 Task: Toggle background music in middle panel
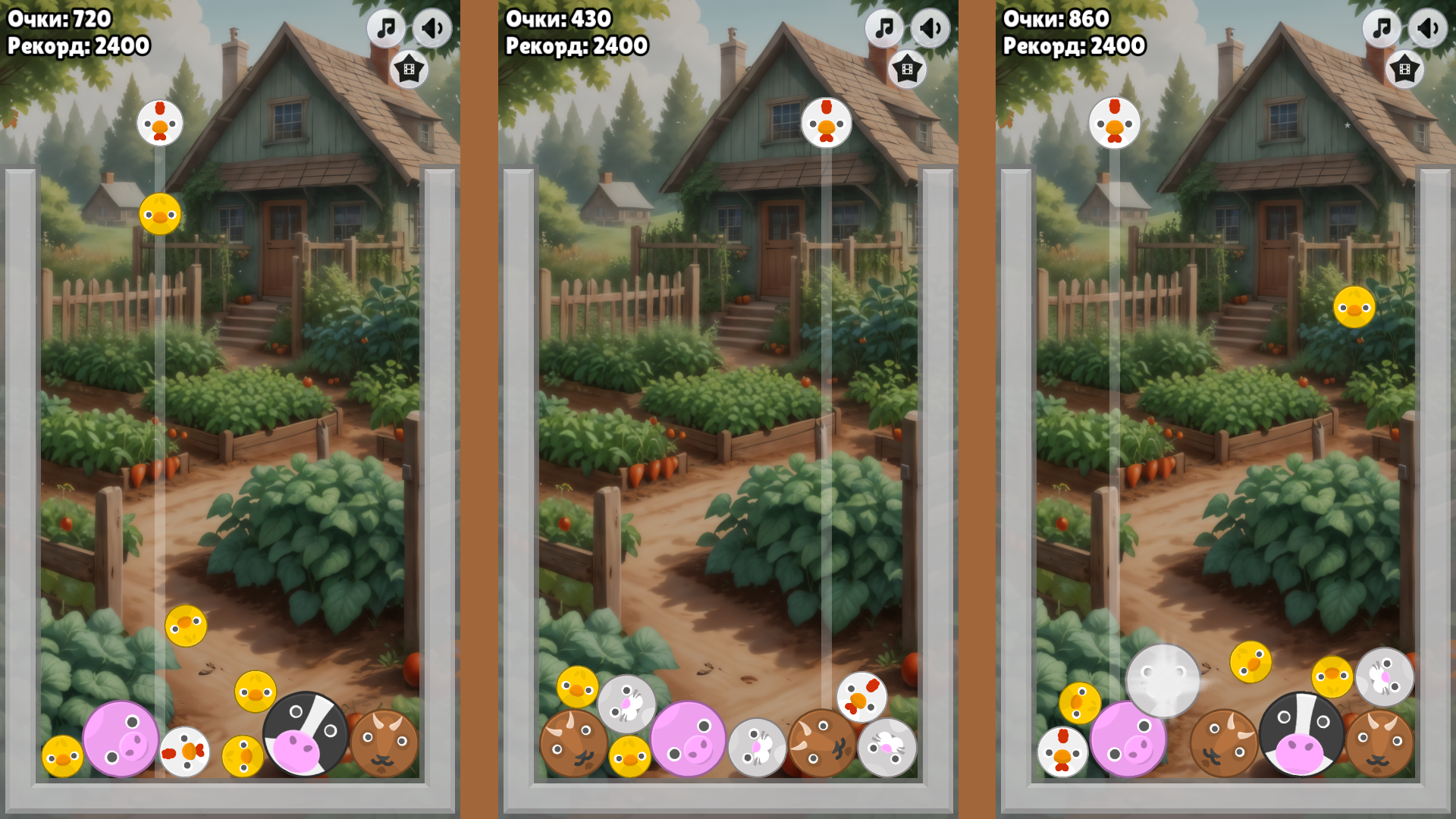tap(883, 30)
